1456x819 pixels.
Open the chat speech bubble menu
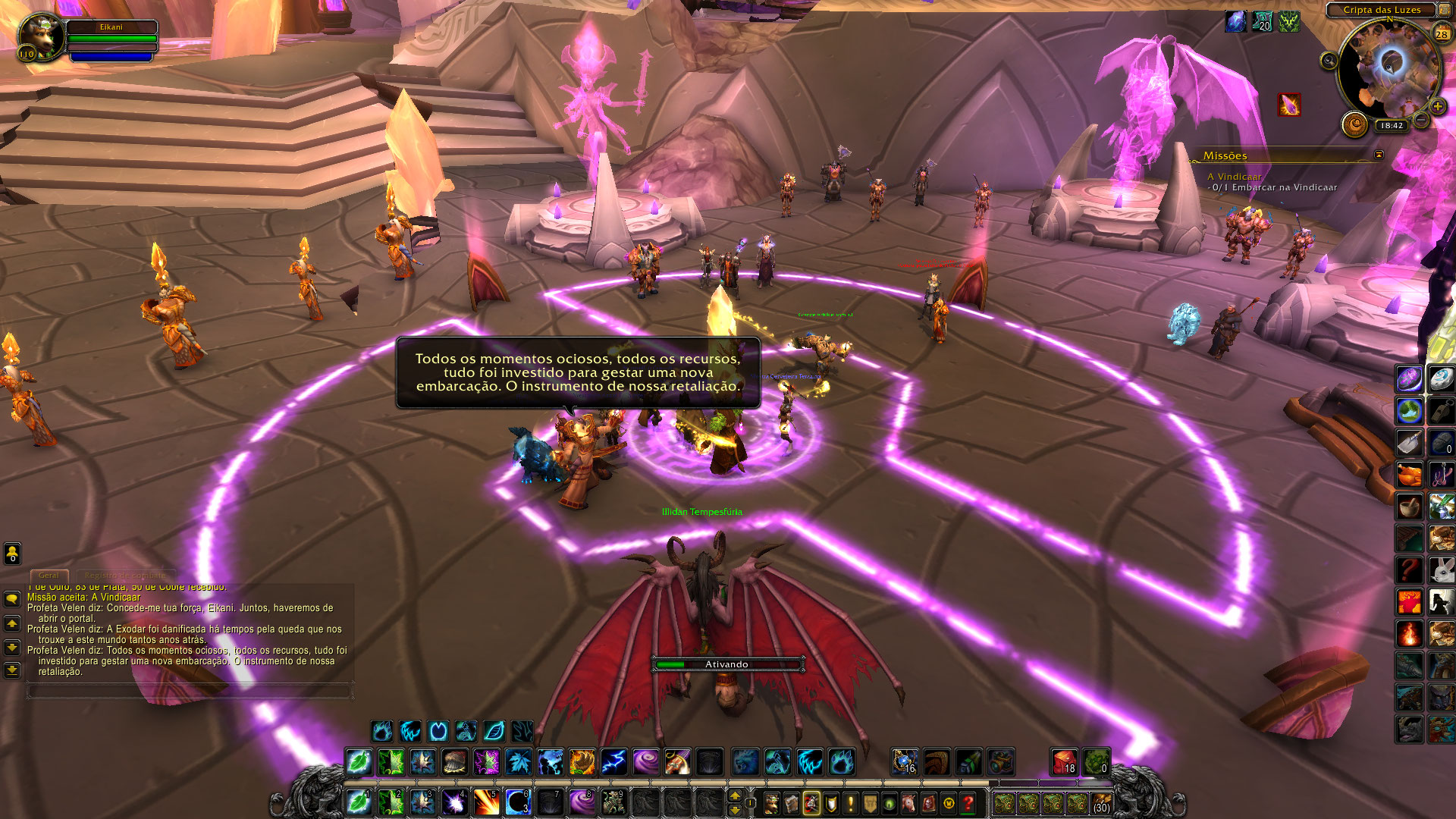pos(12,599)
